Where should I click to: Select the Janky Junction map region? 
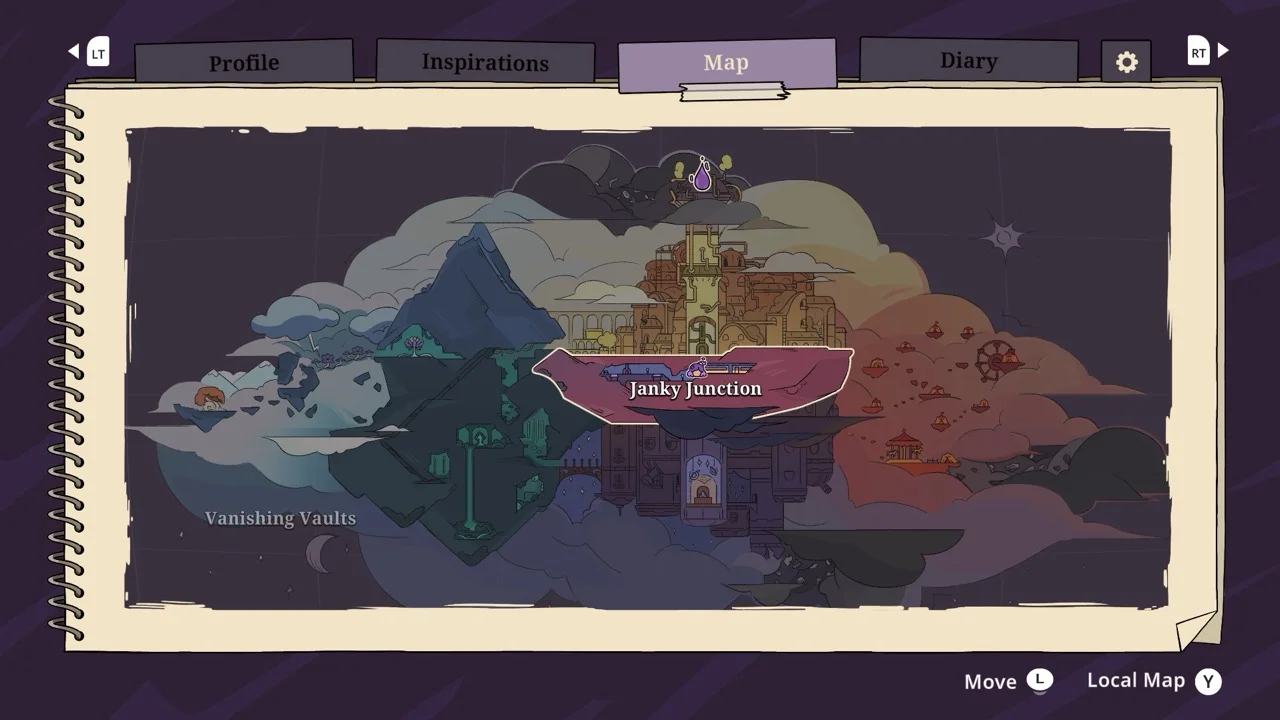(694, 387)
